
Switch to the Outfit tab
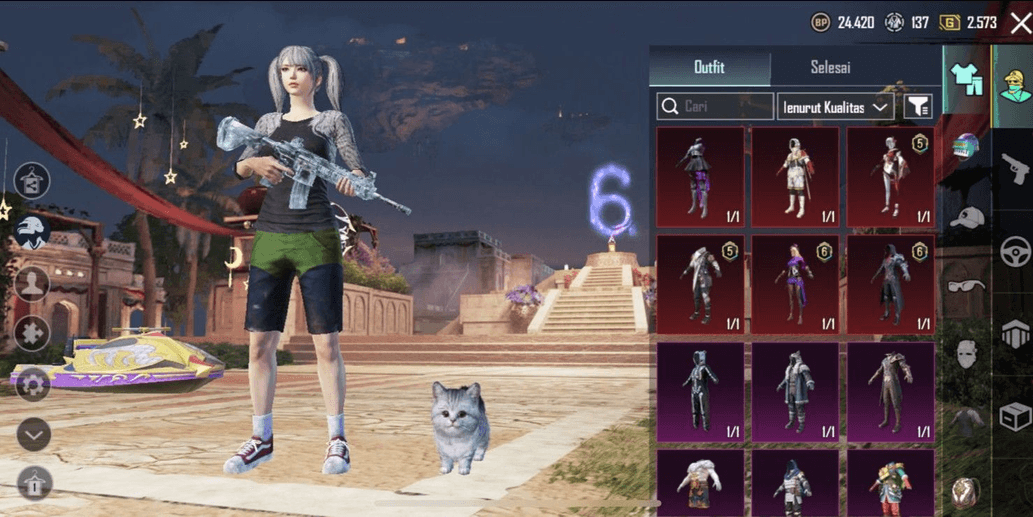pos(709,68)
